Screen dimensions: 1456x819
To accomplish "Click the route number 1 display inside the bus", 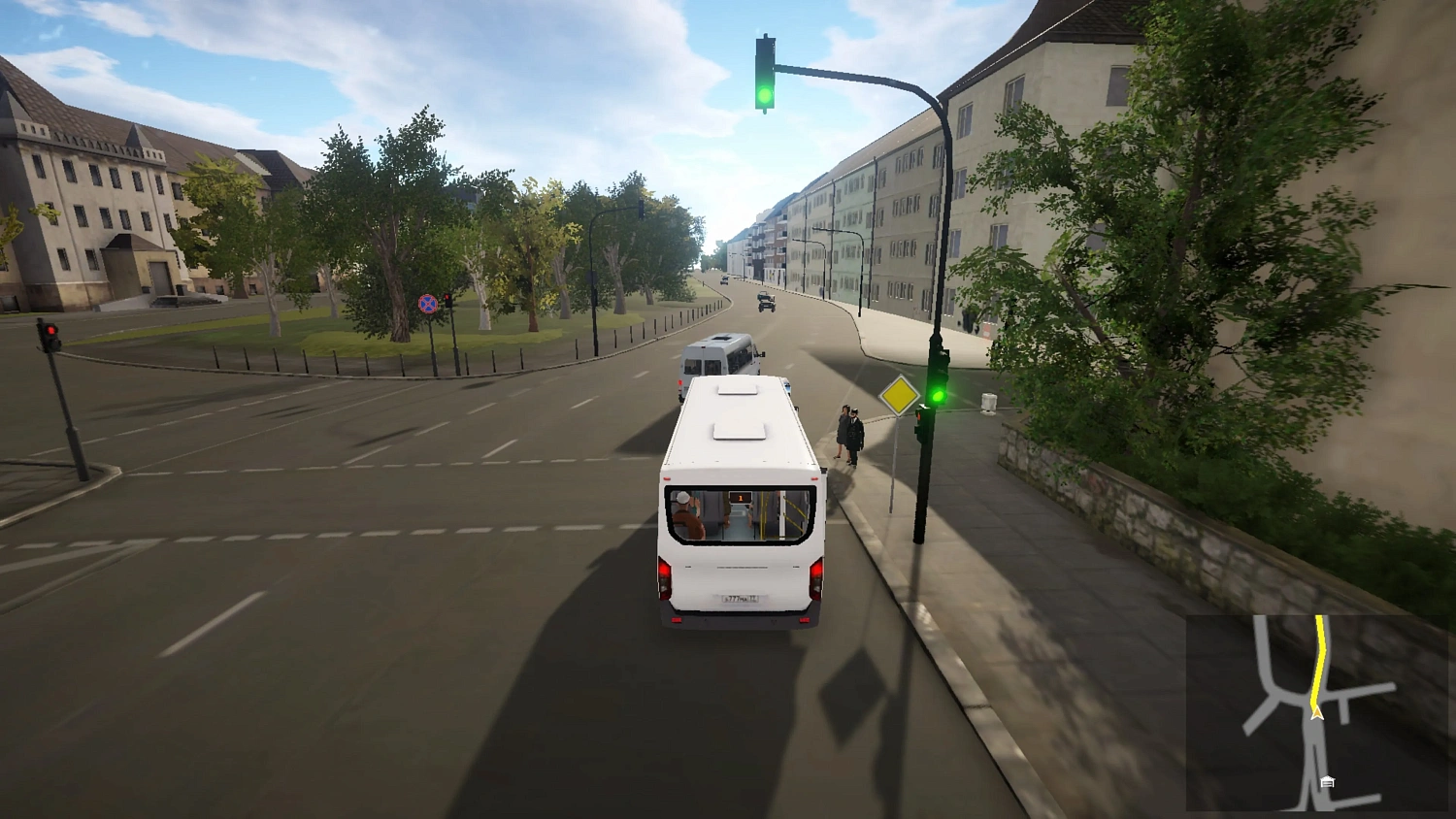I will tap(741, 498).
